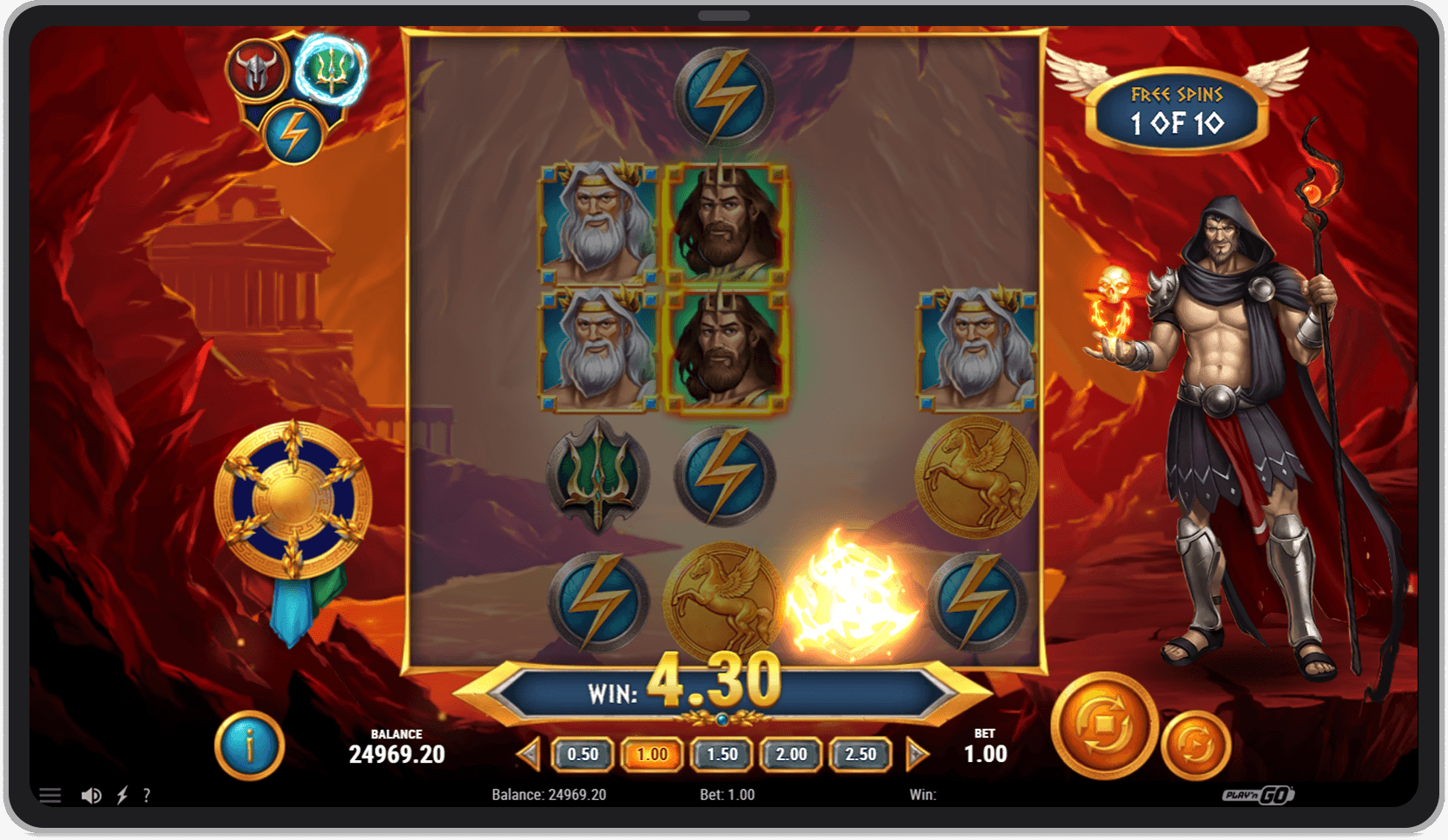Select the 2.50 bet amount

860,754
